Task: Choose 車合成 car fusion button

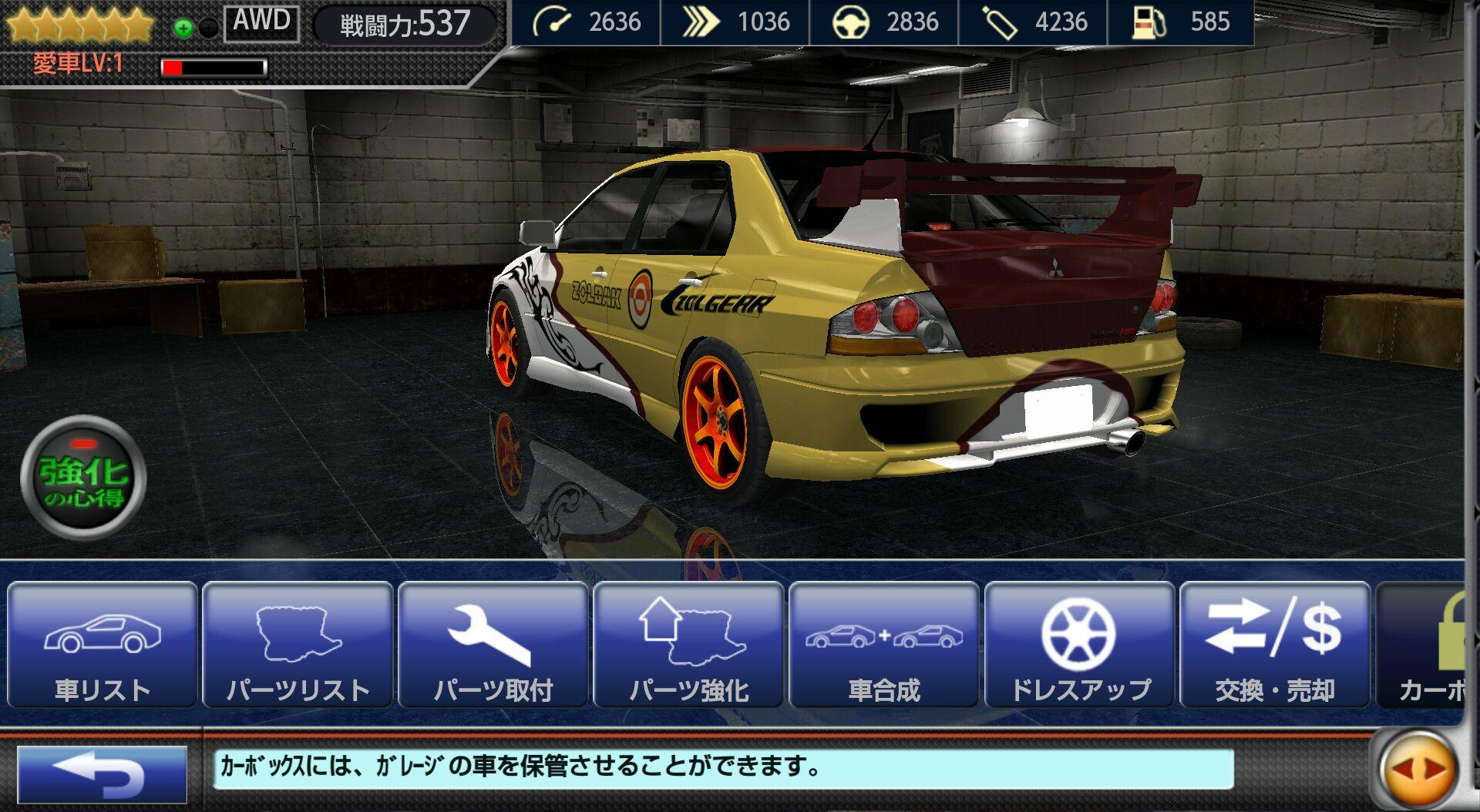Action: pos(884,646)
